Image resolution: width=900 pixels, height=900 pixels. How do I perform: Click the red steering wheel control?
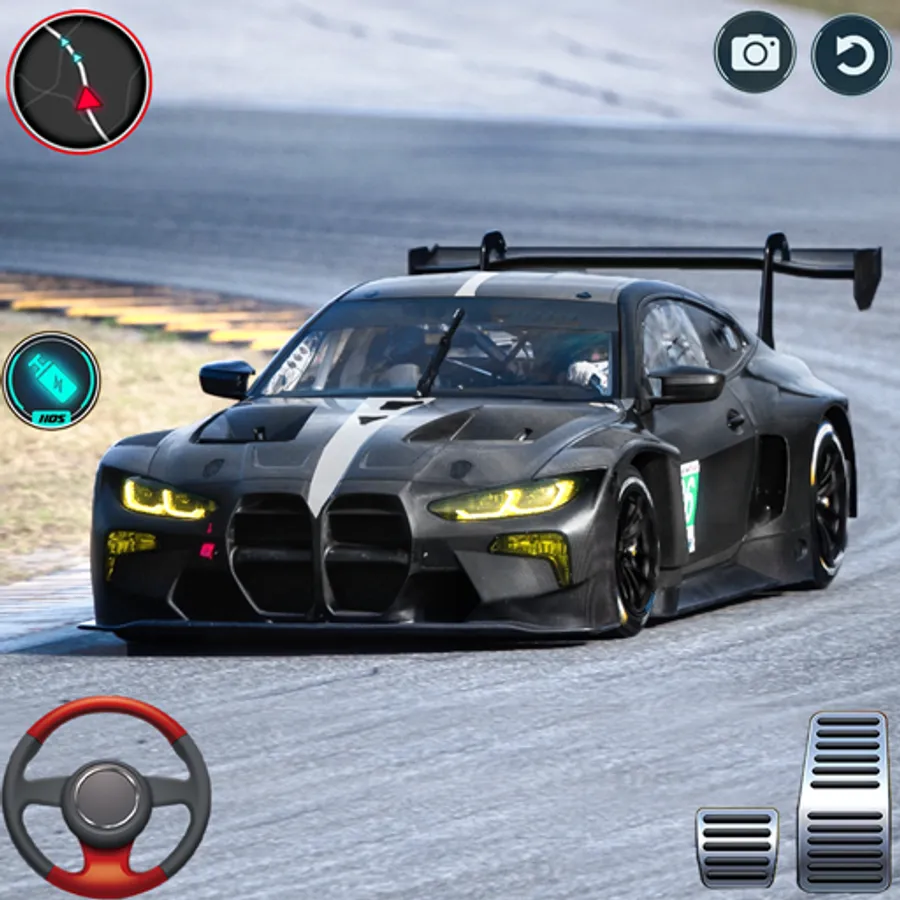[106, 796]
